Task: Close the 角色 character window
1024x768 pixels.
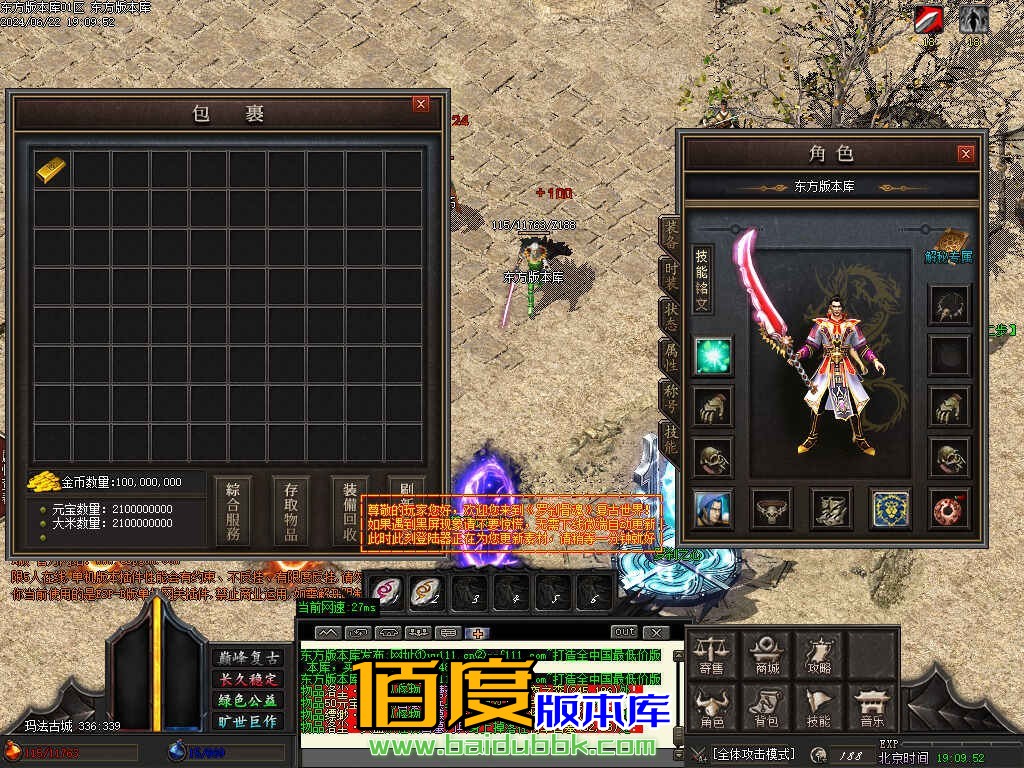Action: pos(965,153)
